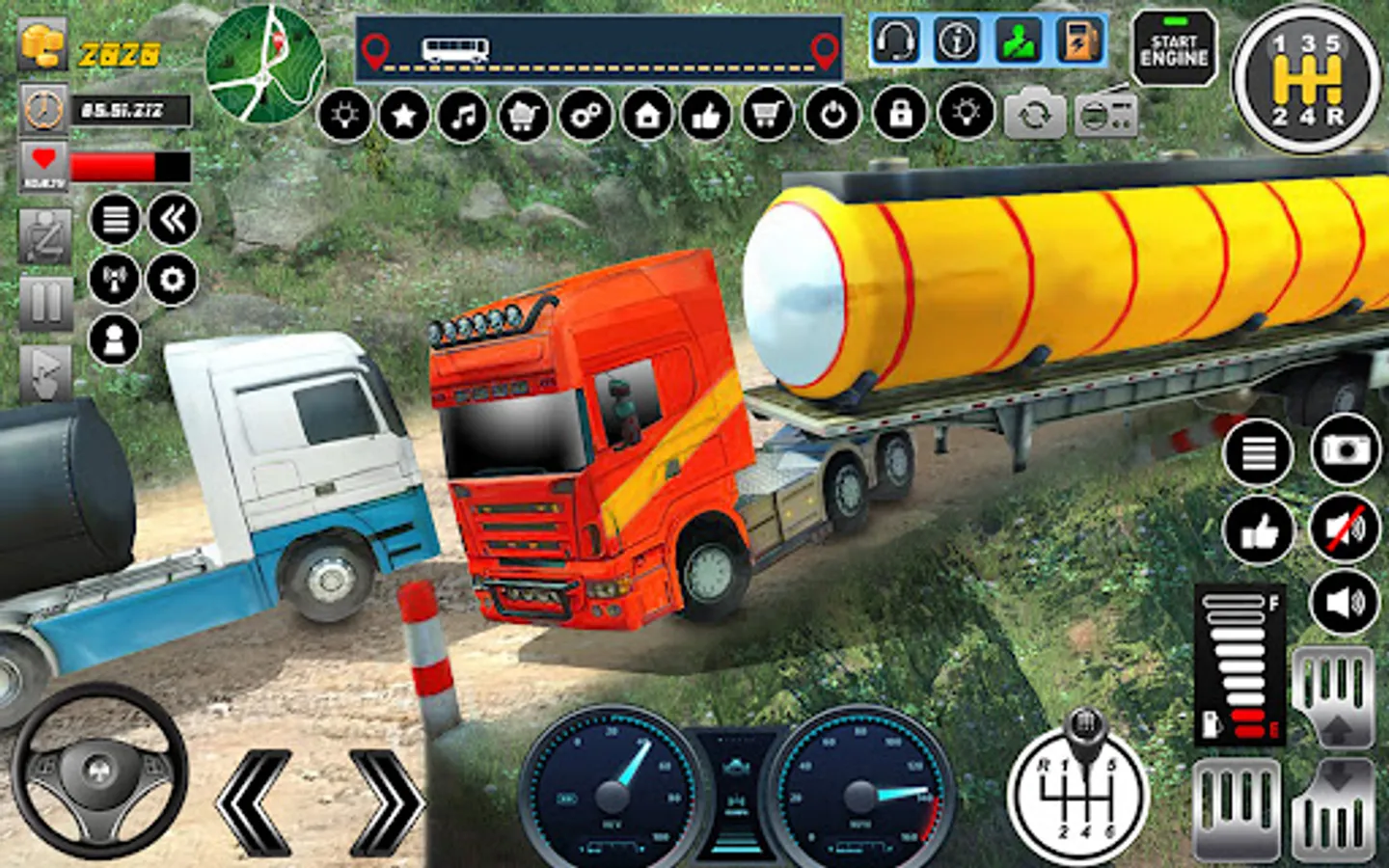Turn on the radio icon
Image resolution: width=1389 pixels, height=868 pixels.
(x=1106, y=116)
